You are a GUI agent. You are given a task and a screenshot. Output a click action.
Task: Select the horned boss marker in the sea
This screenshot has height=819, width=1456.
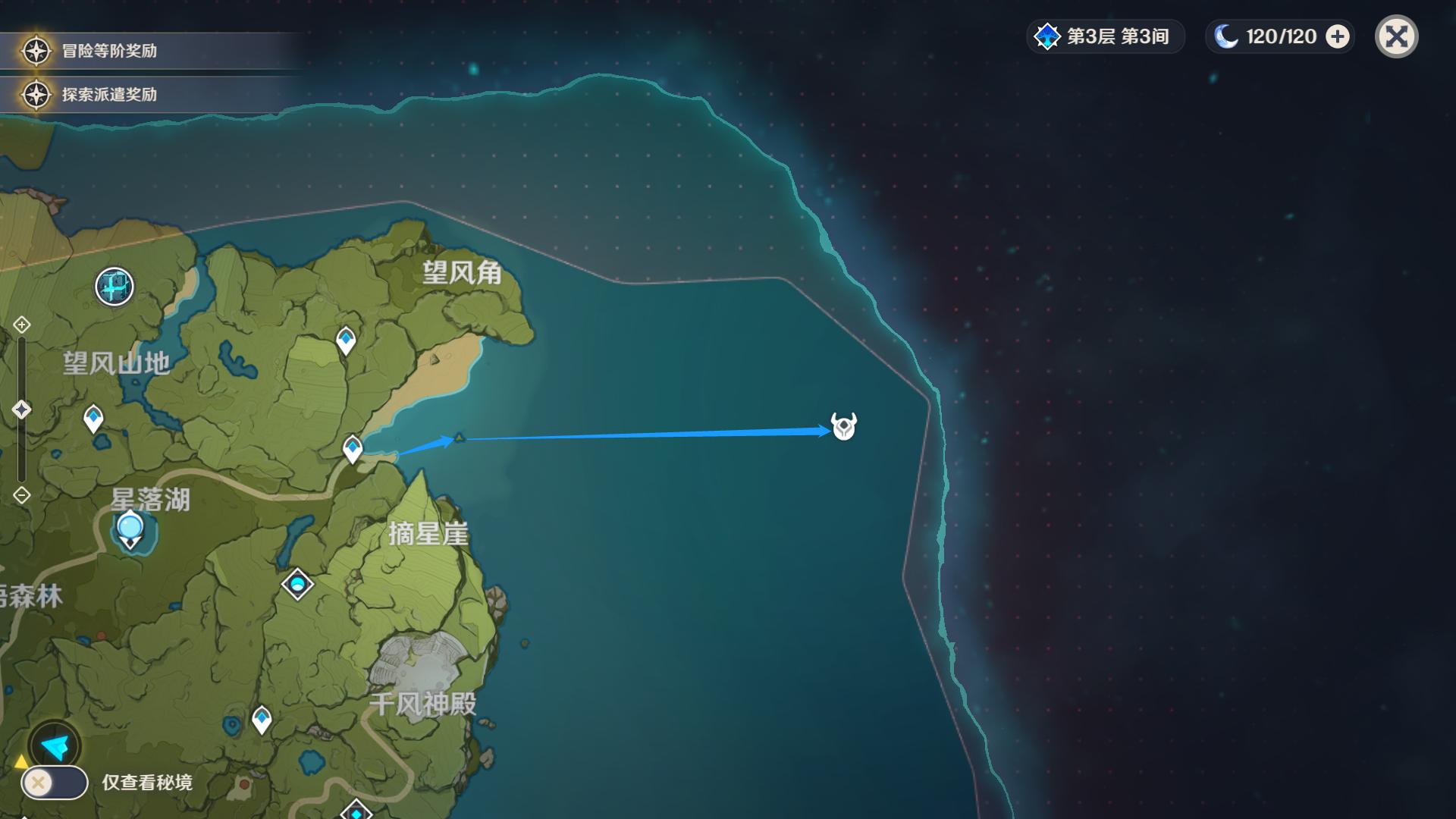[x=843, y=426]
